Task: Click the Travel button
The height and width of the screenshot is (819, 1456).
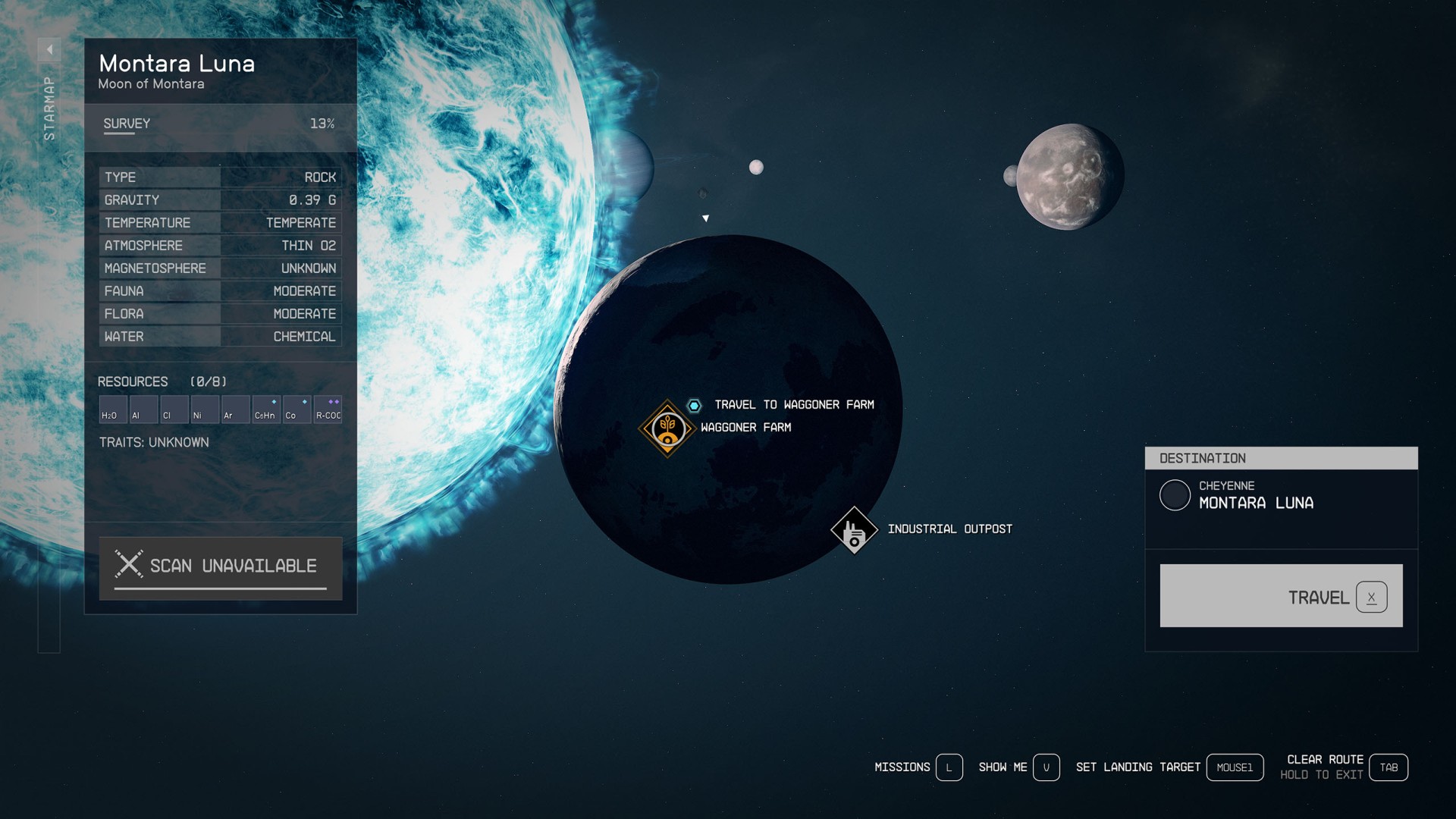Action: [x=1280, y=596]
